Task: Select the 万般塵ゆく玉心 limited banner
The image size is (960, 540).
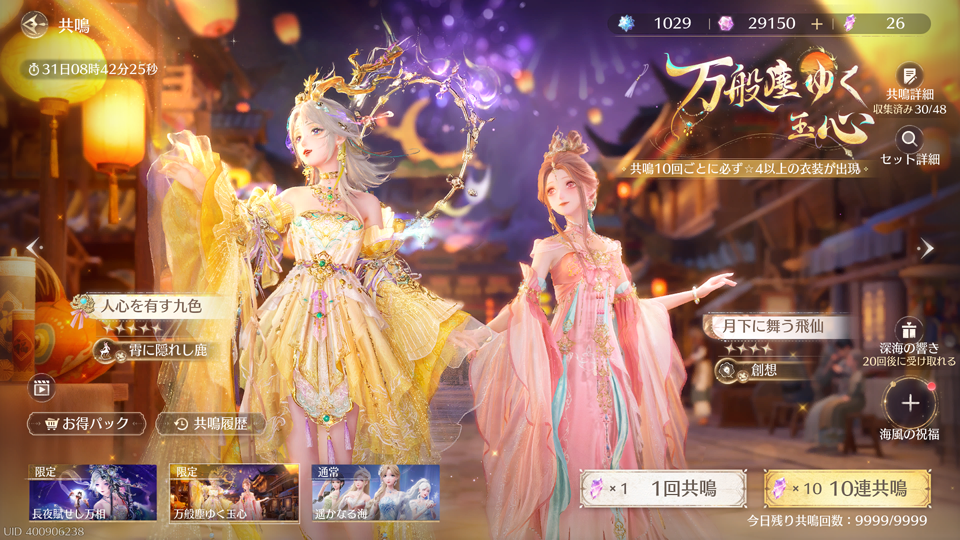Action: [234, 492]
